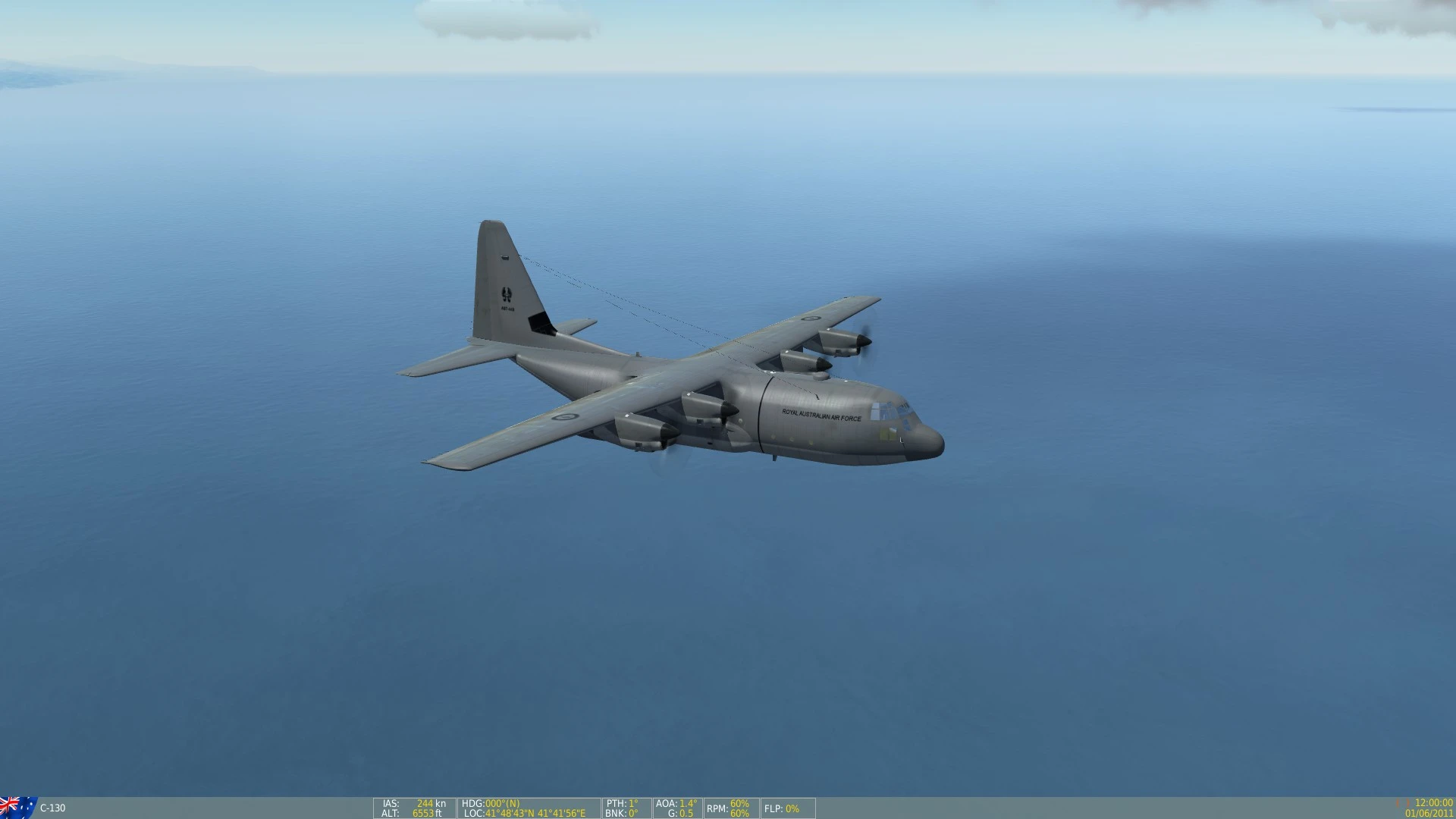Click the BNK bank angle readout

[x=622, y=812]
